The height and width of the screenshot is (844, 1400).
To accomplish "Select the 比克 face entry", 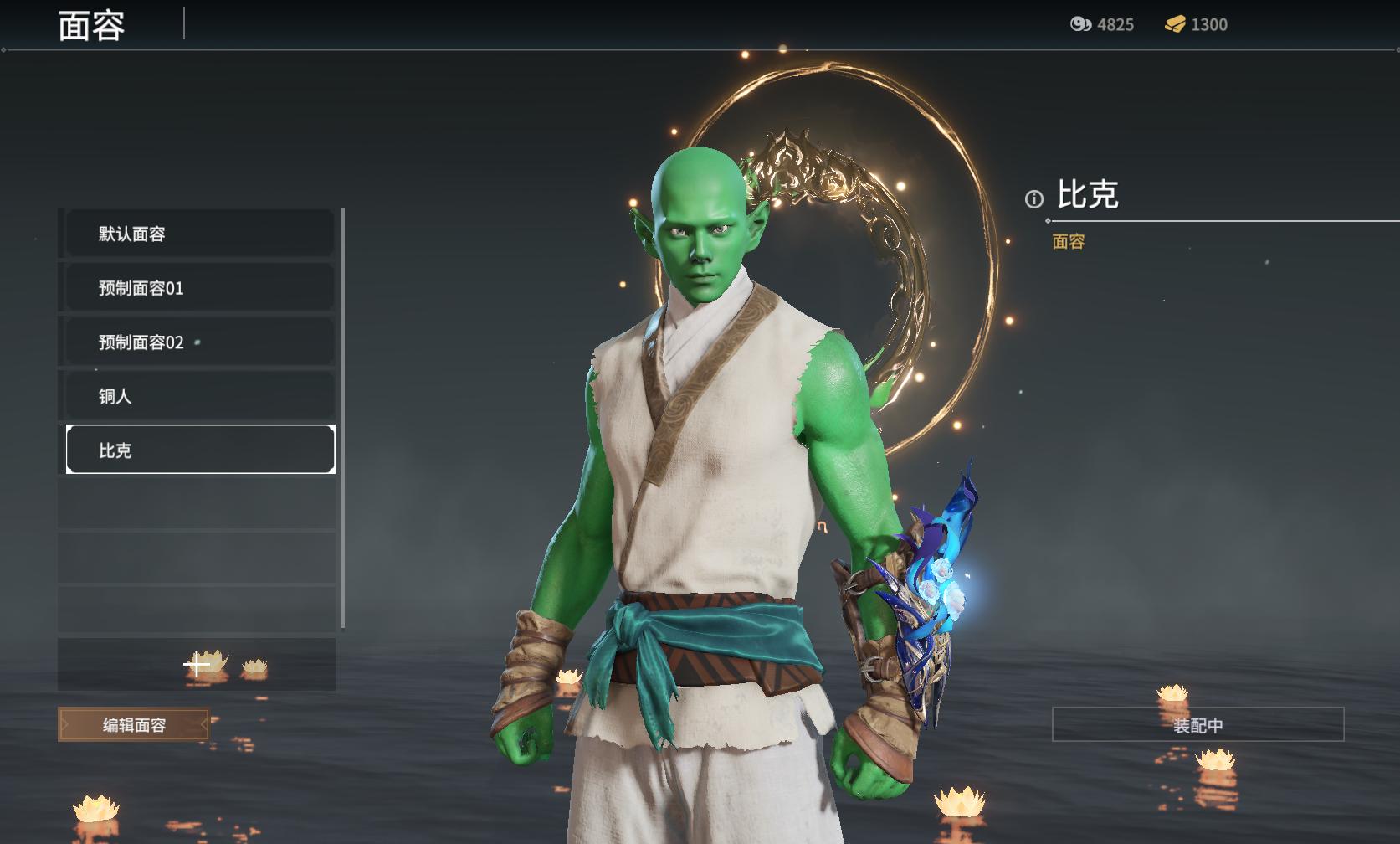I will [199, 450].
